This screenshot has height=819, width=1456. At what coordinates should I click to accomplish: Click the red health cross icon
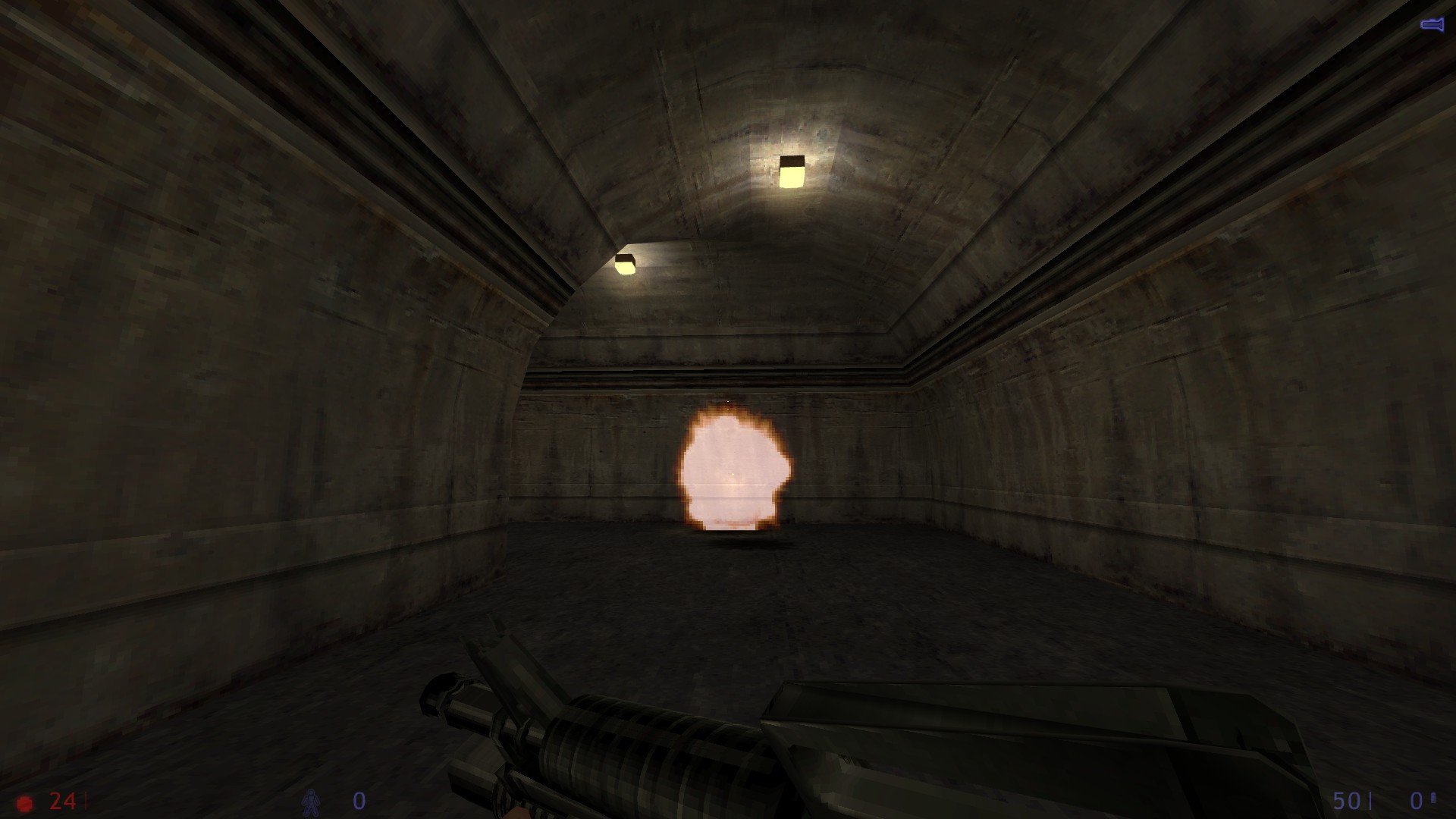click(25, 802)
